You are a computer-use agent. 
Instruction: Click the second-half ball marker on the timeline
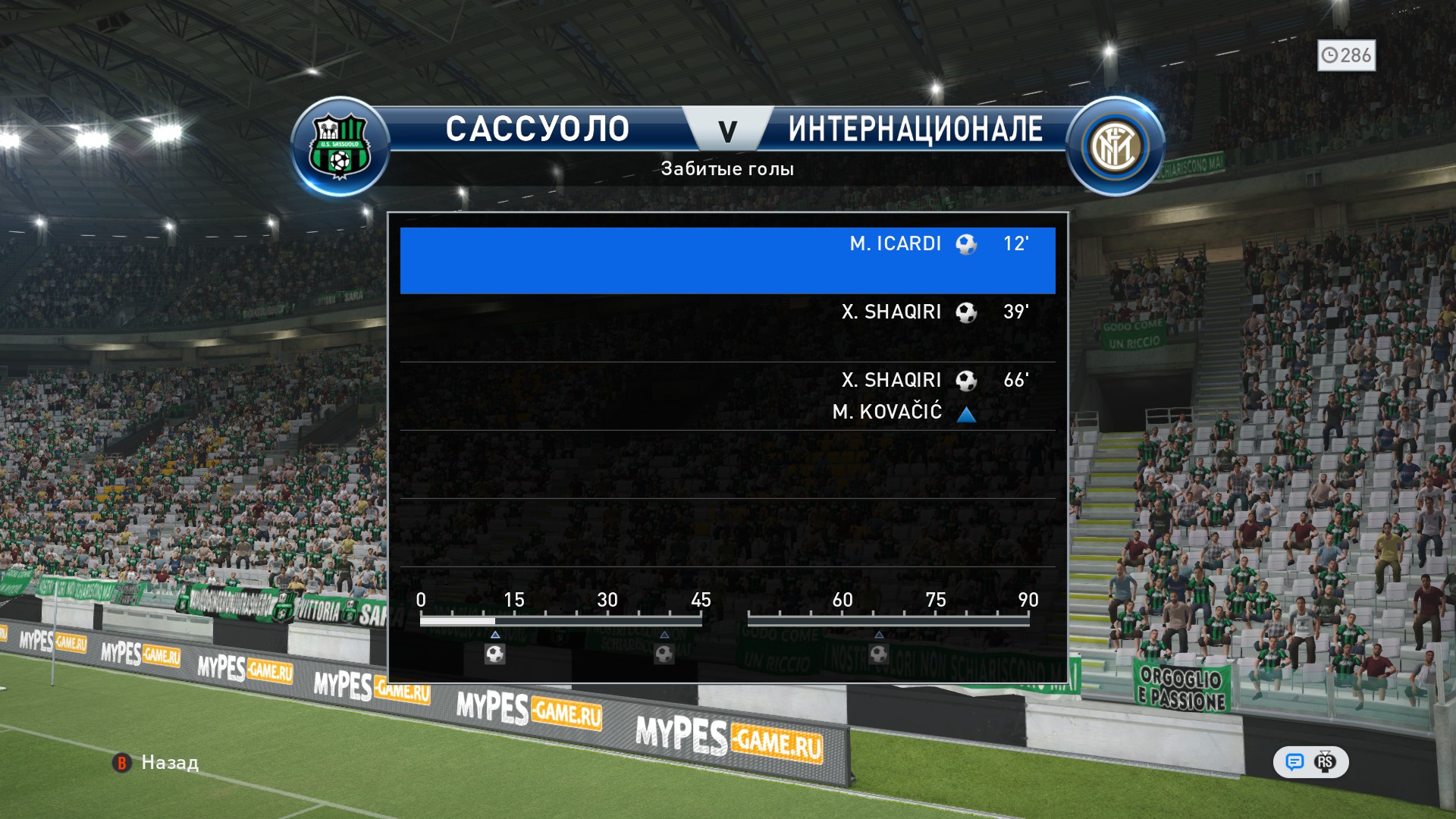[x=879, y=654]
